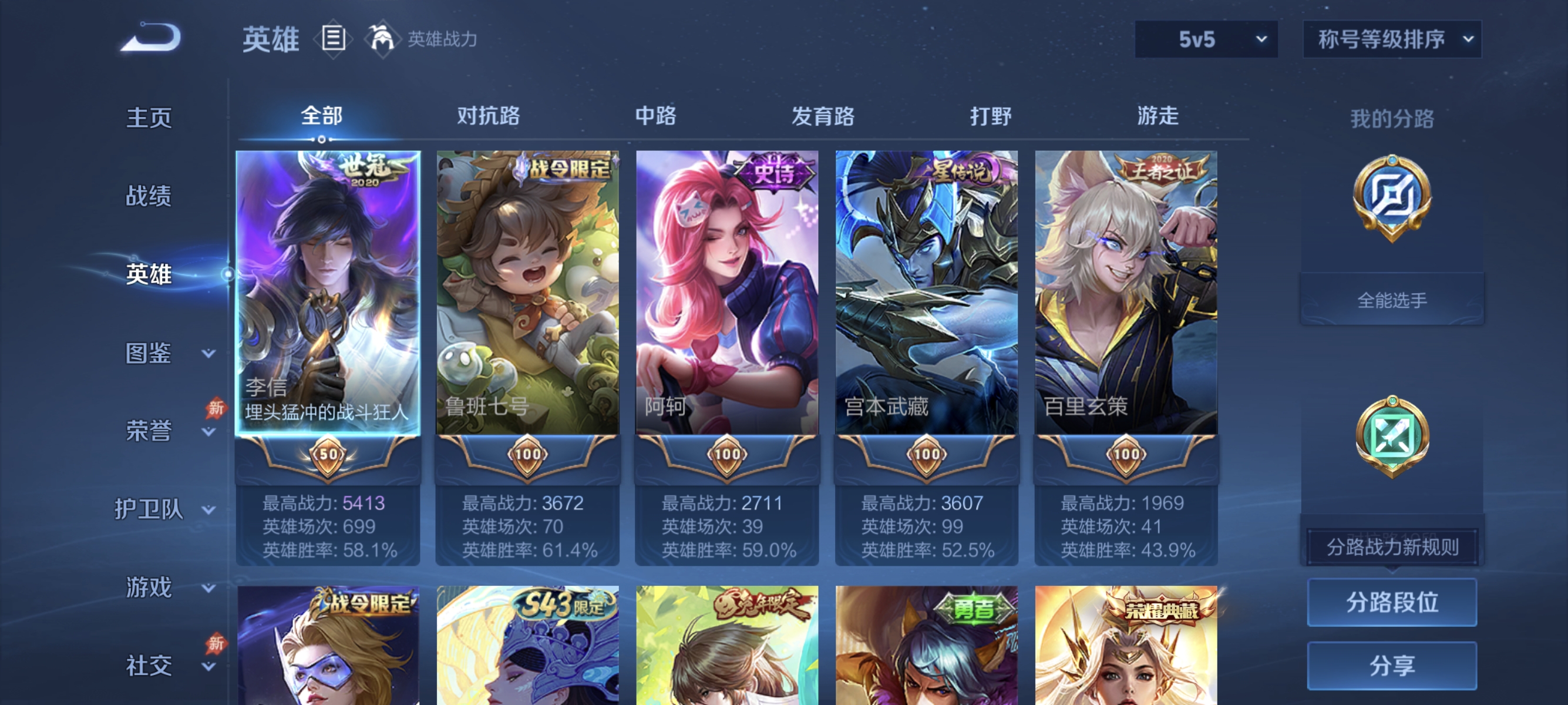Click the 英雄战力 emblem icon
The height and width of the screenshot is (705, 1568).
[x=381, y=38]
